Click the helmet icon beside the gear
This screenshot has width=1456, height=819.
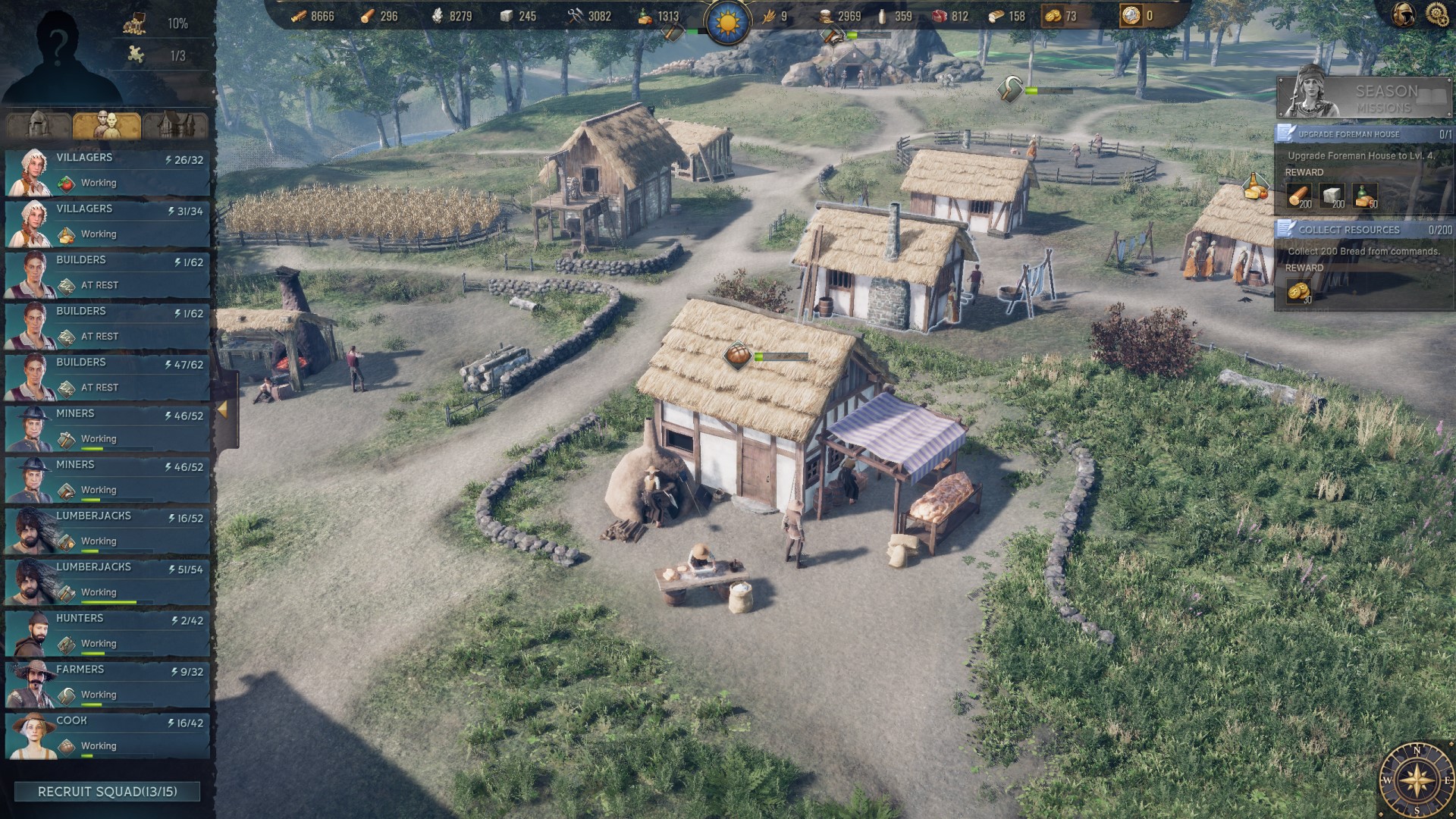click(1403, 14)
